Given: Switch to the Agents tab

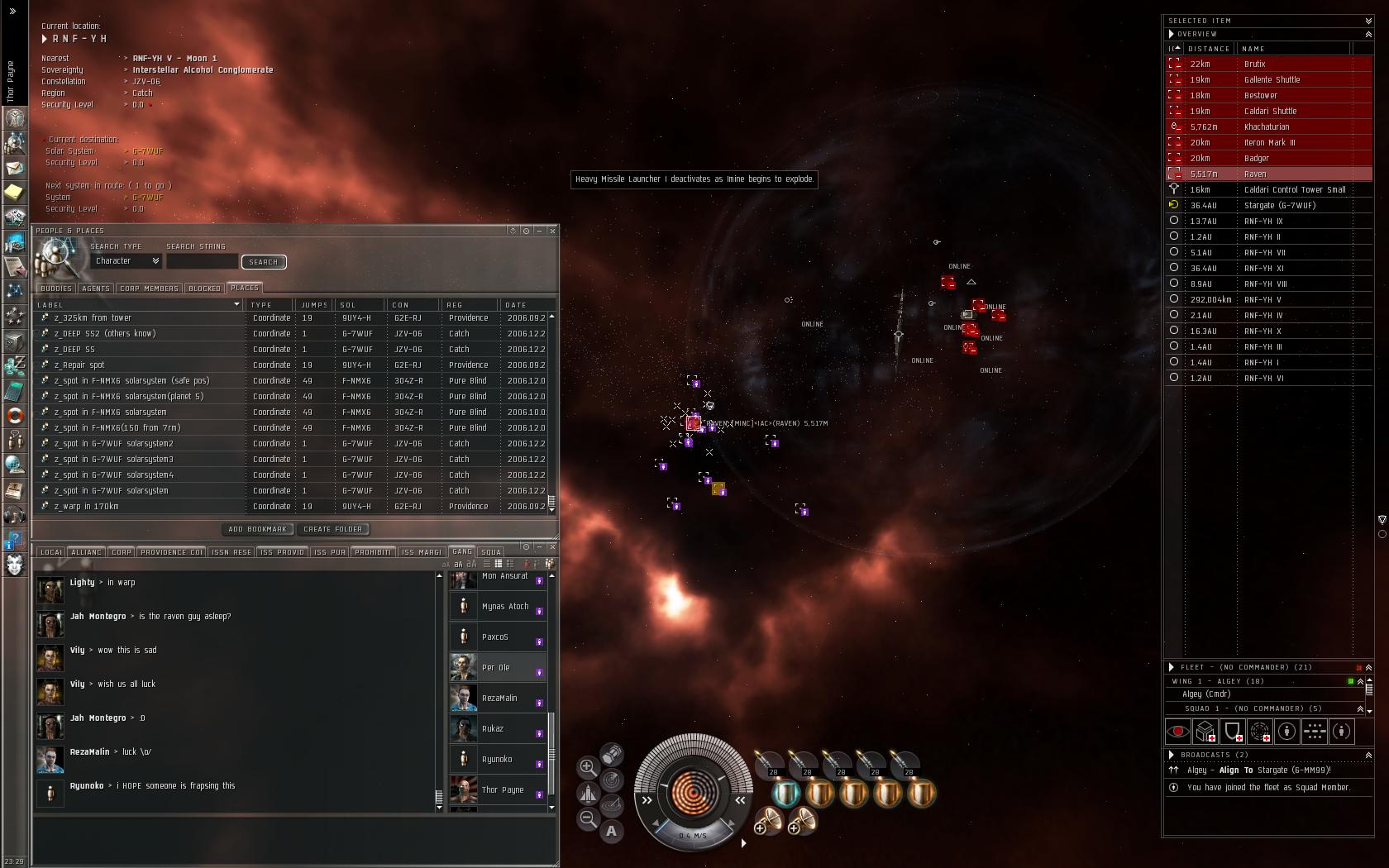Looking at the screenshot, I should [95, 289].
